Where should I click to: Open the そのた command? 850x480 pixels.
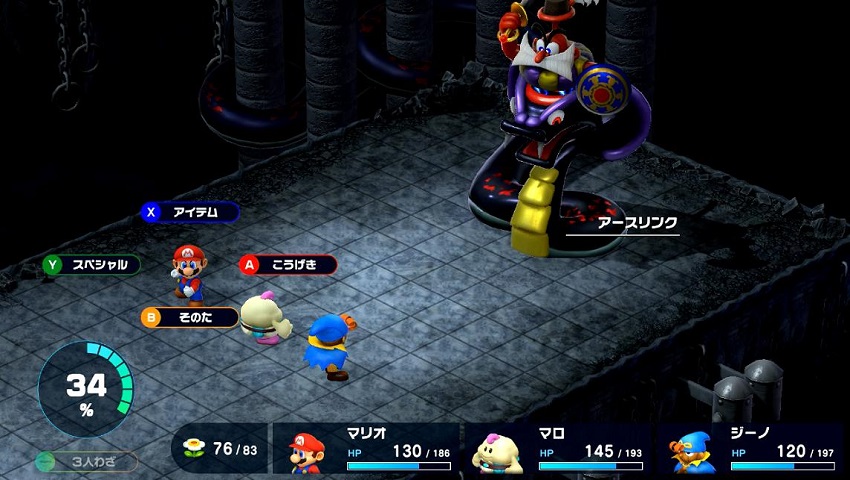[x=190, y=318]
